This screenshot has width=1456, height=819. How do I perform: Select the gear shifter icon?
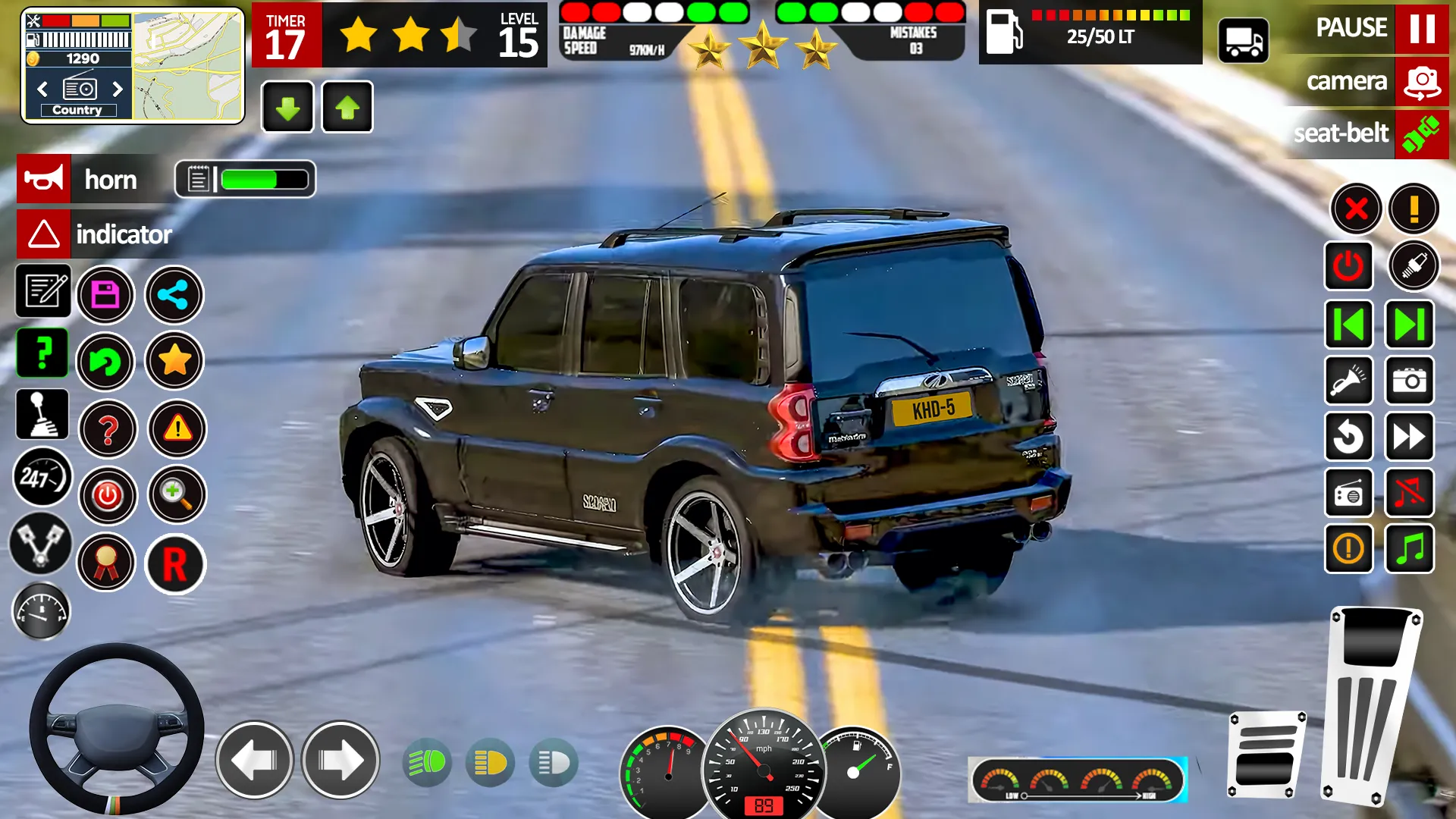pyautogui.click(x=42, y=415)
